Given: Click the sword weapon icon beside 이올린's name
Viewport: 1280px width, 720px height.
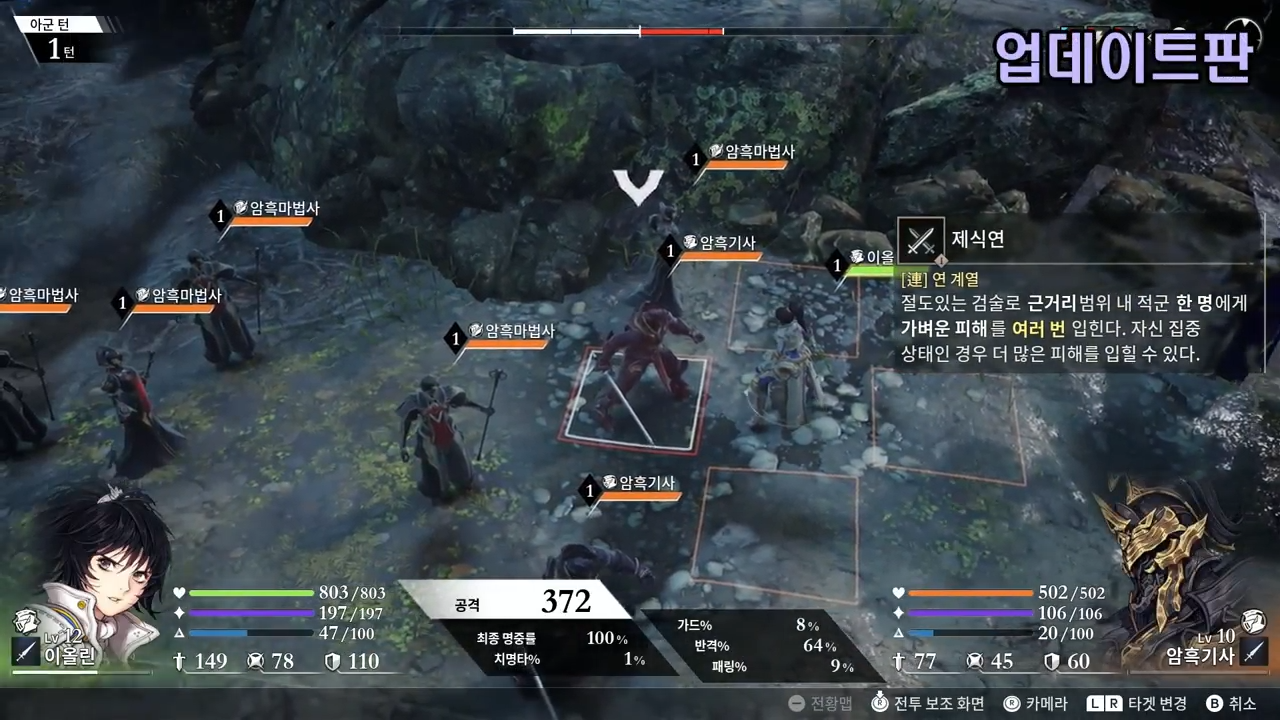Looking at the screenshot, I should click(24, 652).
